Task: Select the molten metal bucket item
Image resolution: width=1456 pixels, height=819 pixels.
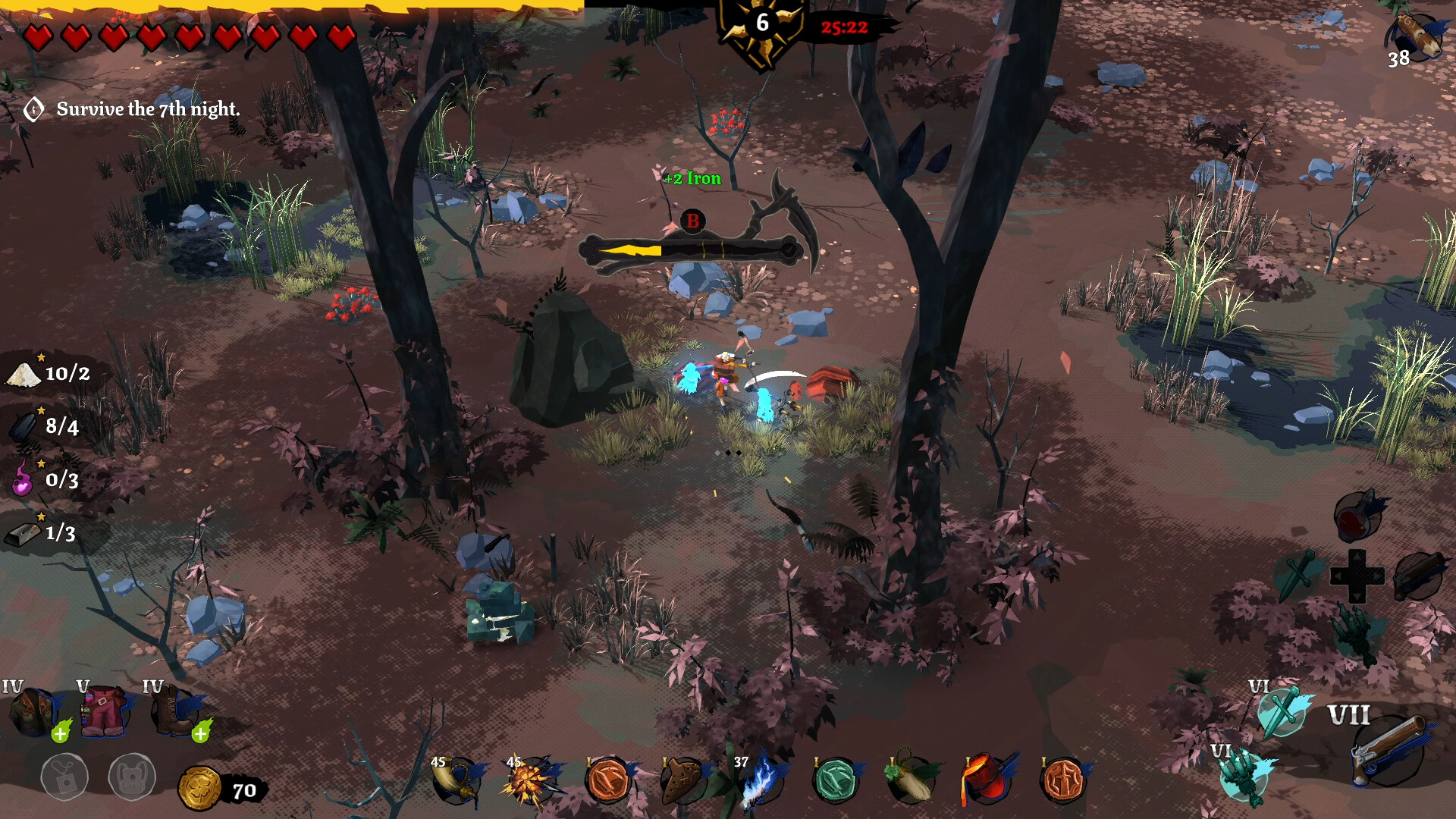Action: (986, 780)
